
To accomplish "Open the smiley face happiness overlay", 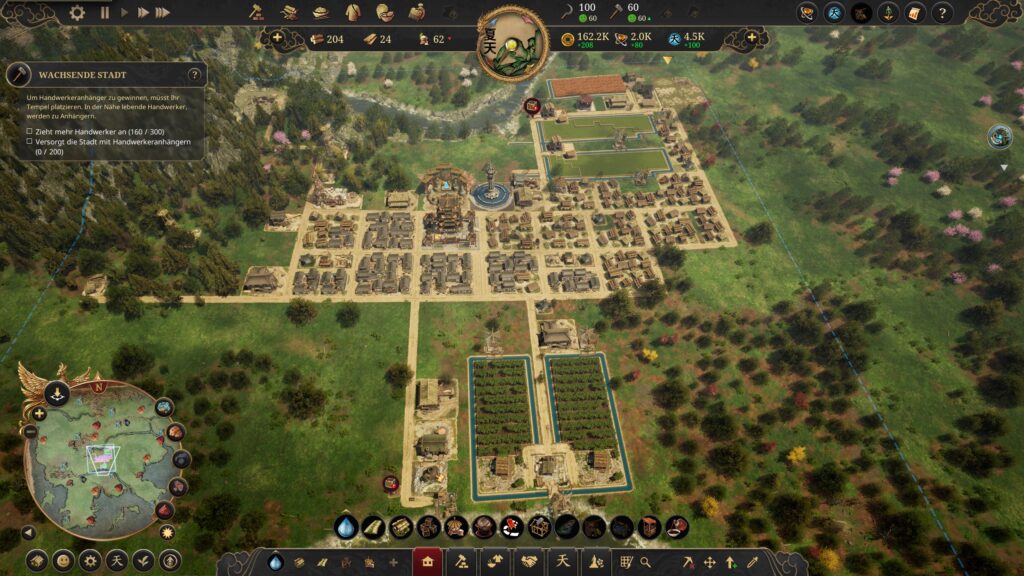I will [x=63, y=560].
